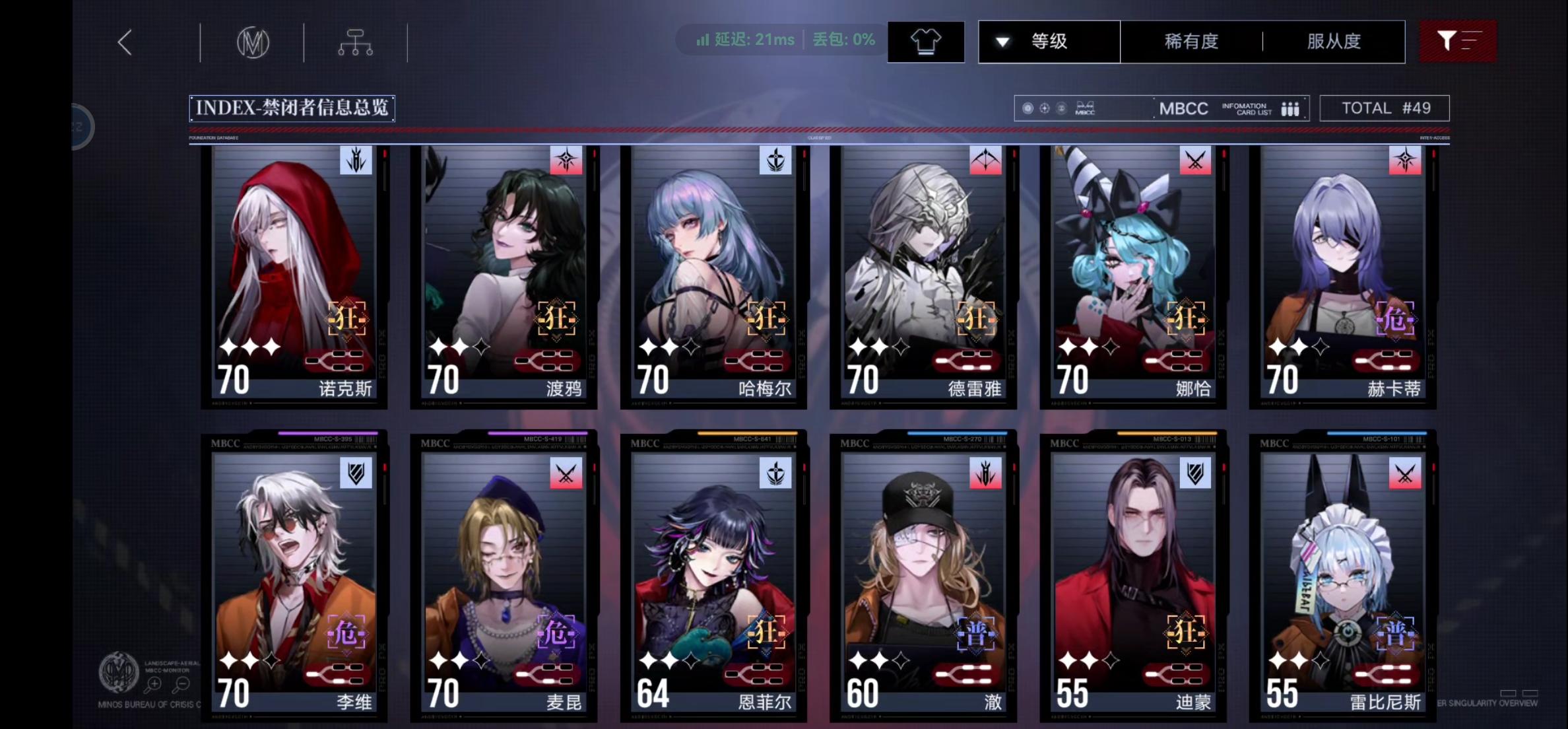Tap the anchor class icon on 哈梅尔's card
The width and height of the screenshot is (1568, 729).
(777, 160)
